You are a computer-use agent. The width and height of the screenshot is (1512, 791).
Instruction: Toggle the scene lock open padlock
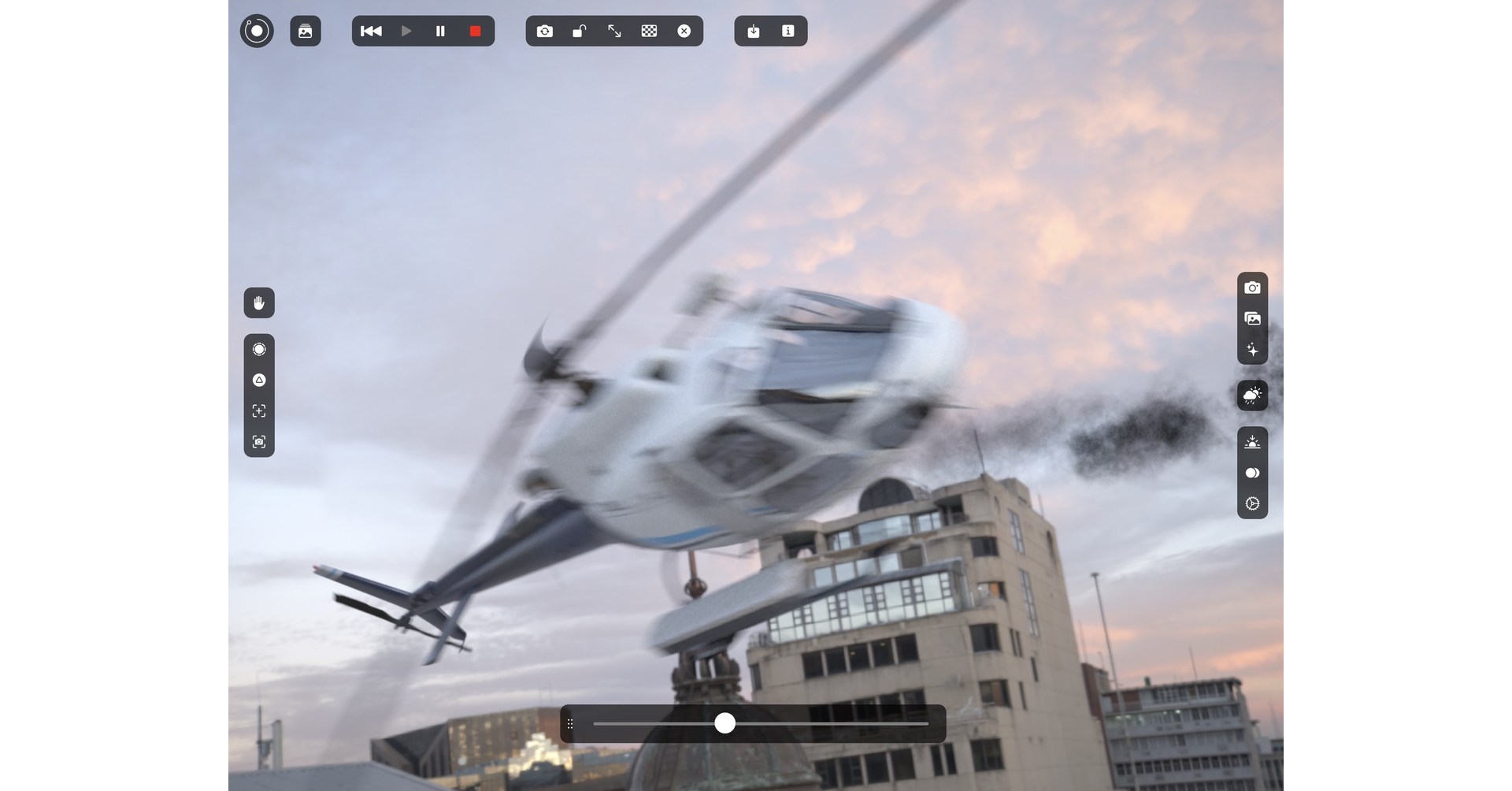click(x=580, y=31)
